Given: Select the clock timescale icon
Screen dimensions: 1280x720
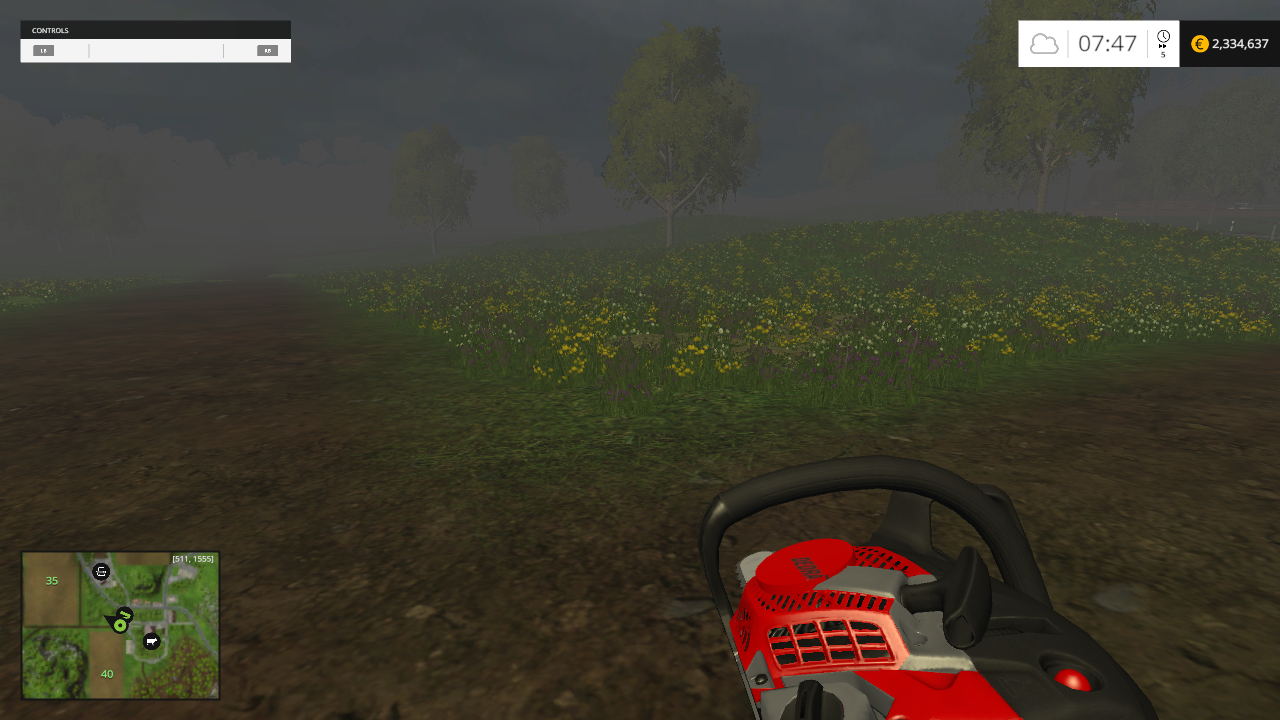Looking at the screenshot, I should point(1162,36).
